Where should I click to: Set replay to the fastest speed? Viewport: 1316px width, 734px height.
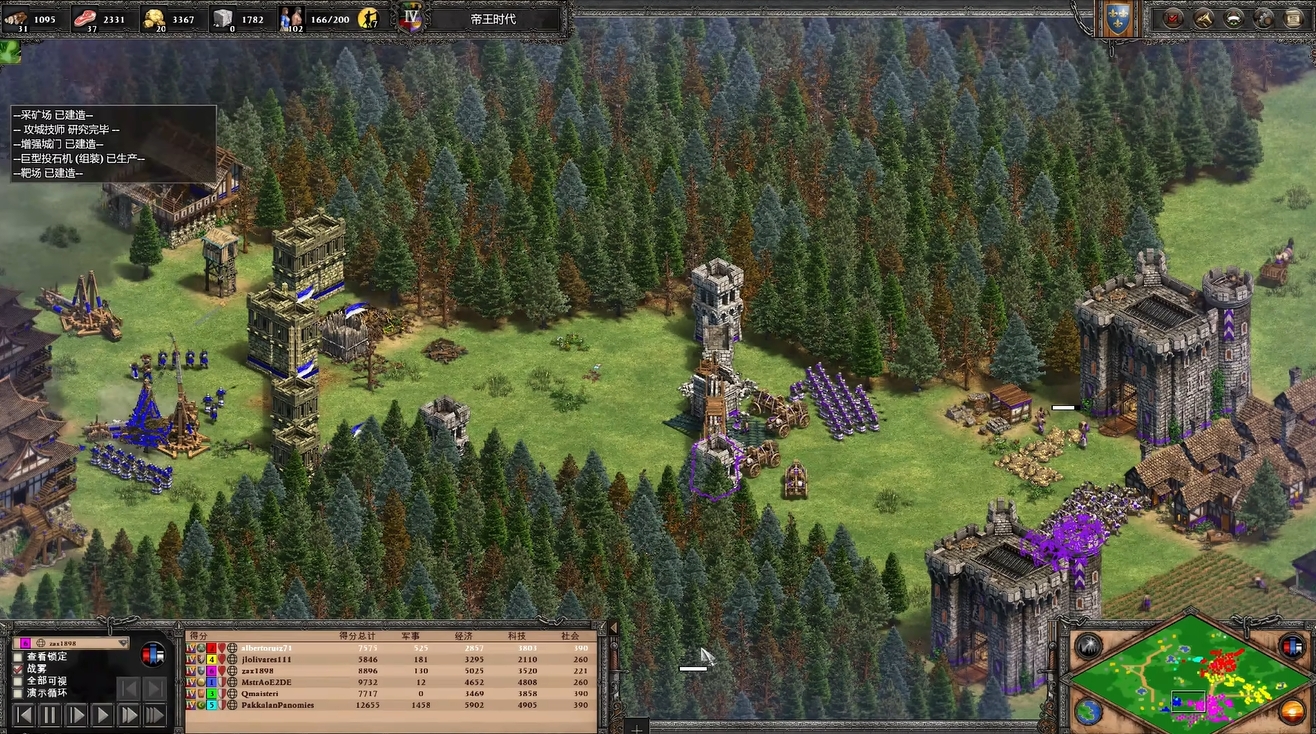click(x=154, y=715)
